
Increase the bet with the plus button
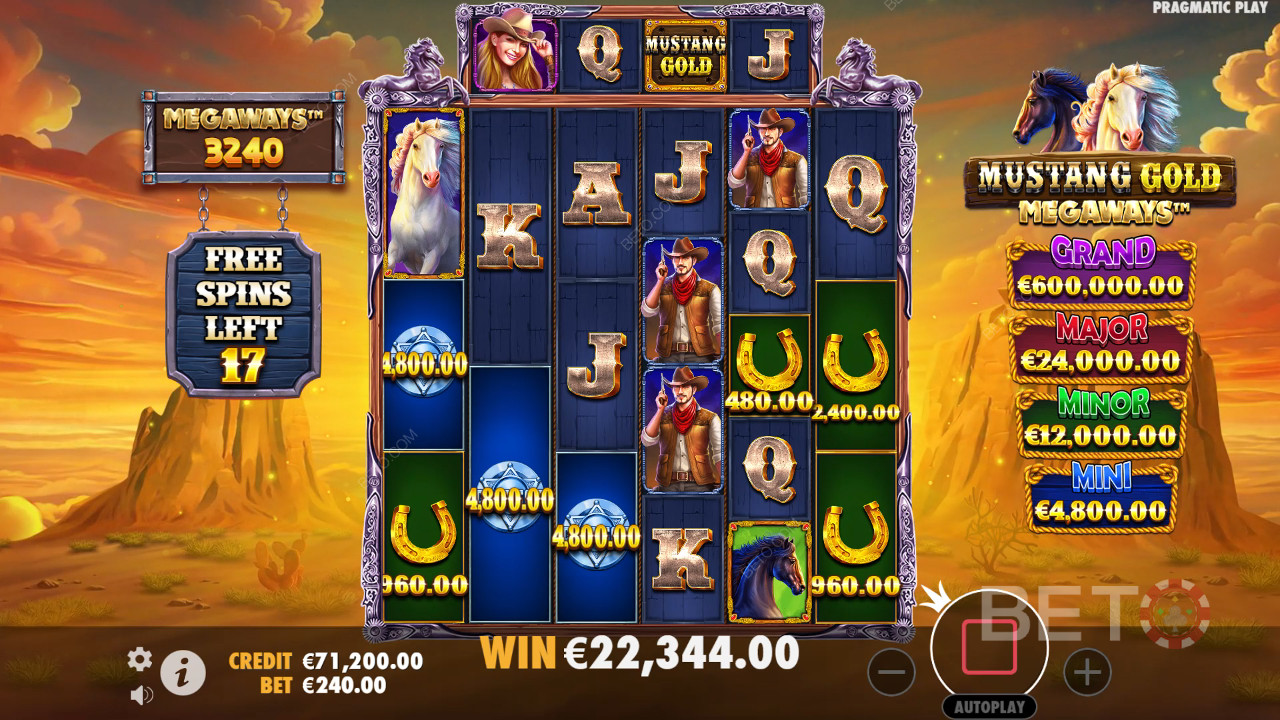tap(1087, 671)
